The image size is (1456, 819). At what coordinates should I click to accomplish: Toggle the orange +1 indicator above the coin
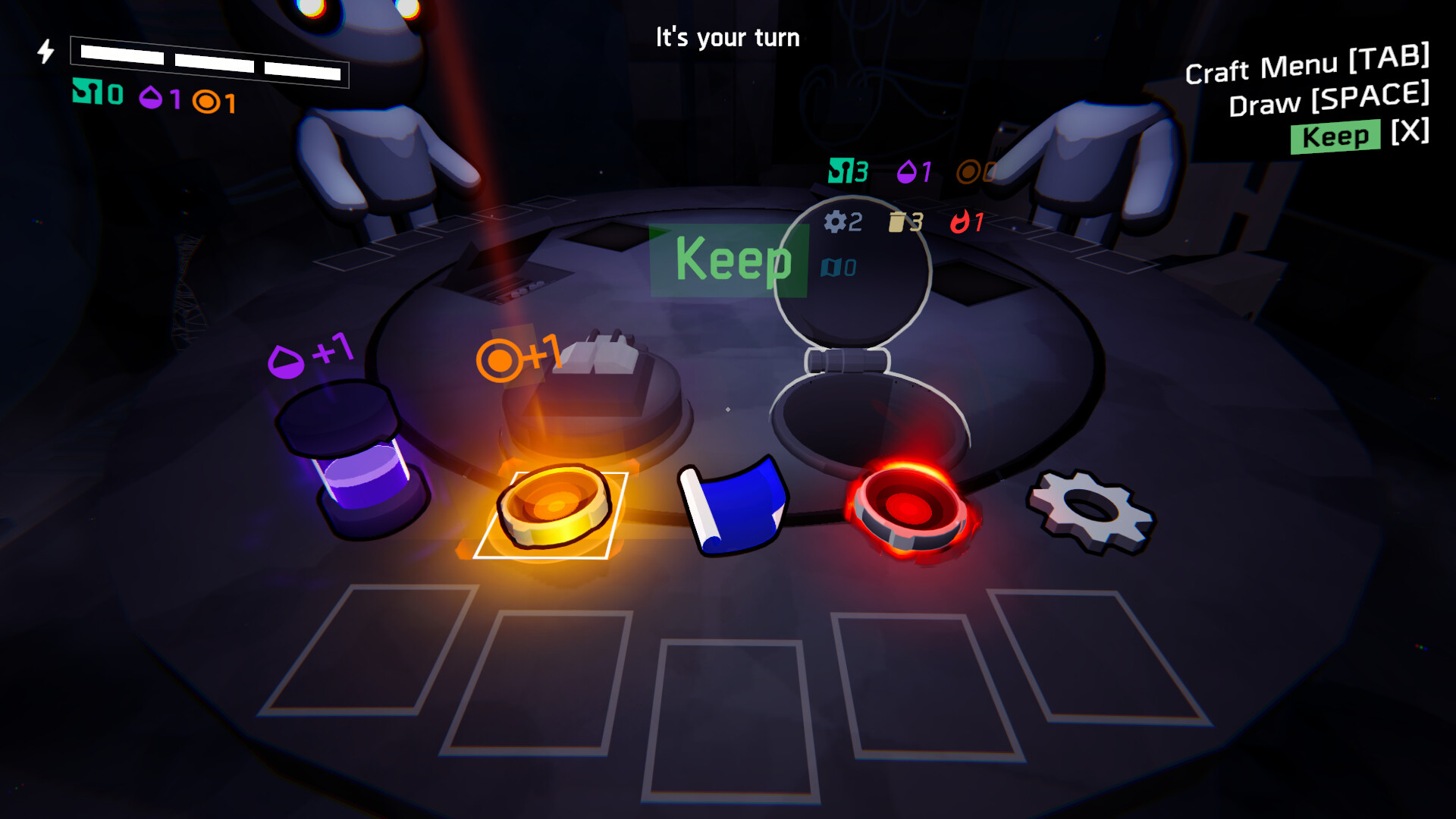[519, 354]
